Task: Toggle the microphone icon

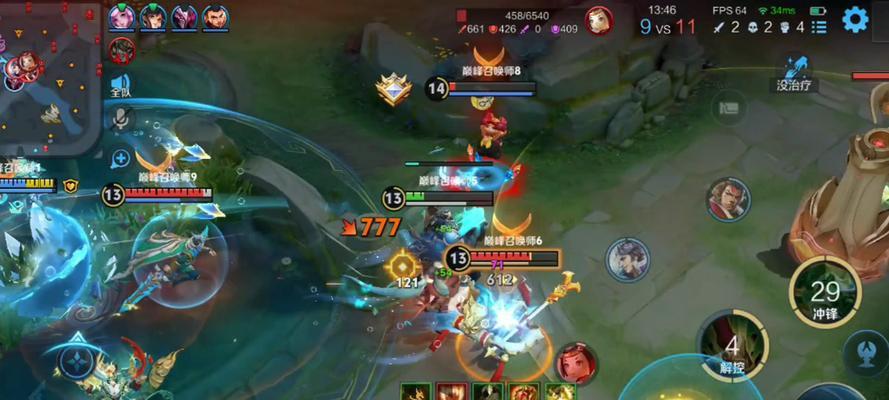Action: (x=121, y=120)
